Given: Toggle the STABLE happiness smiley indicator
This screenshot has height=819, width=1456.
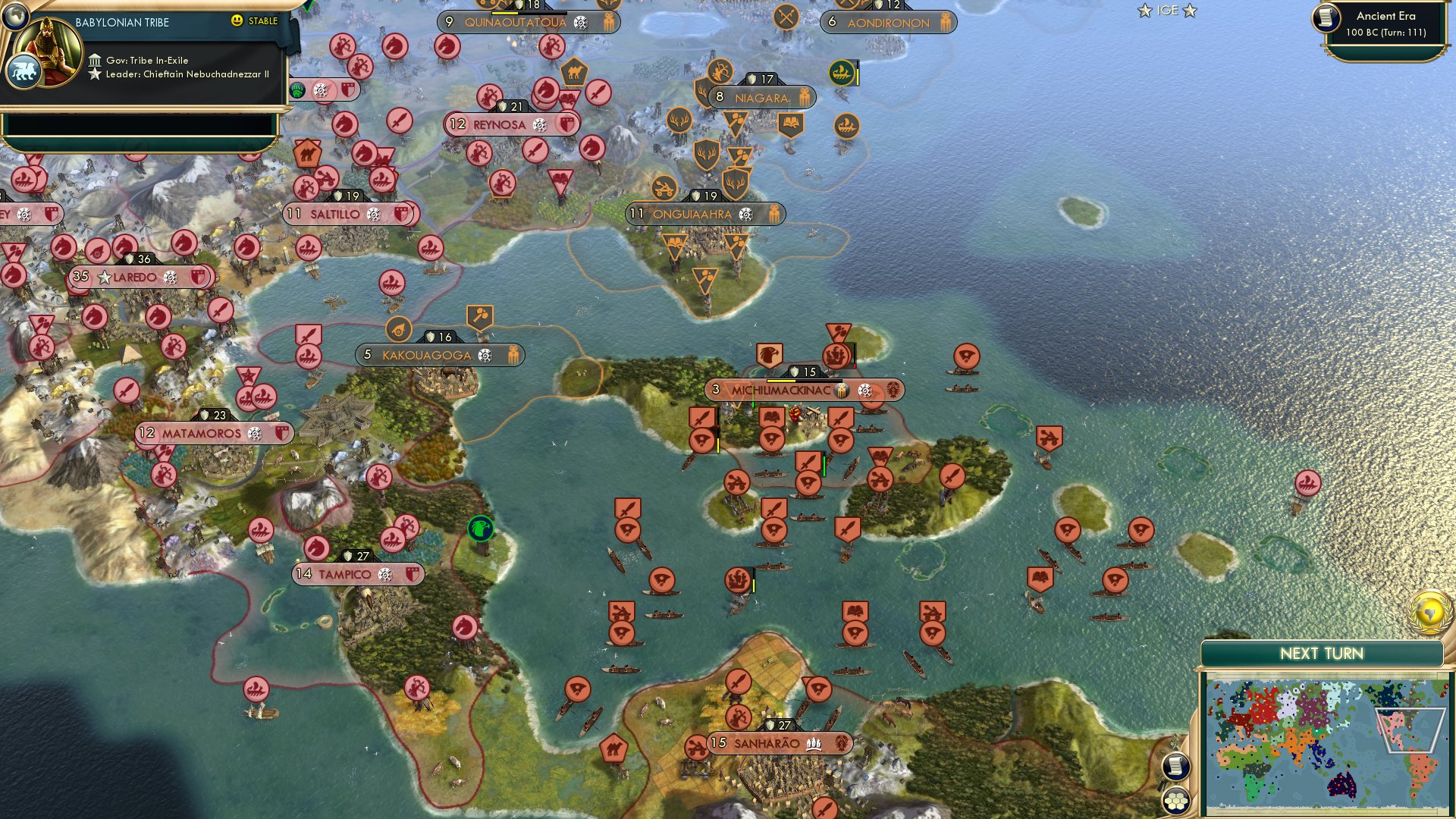Looking at the screenshot, I should coord(237,21).
